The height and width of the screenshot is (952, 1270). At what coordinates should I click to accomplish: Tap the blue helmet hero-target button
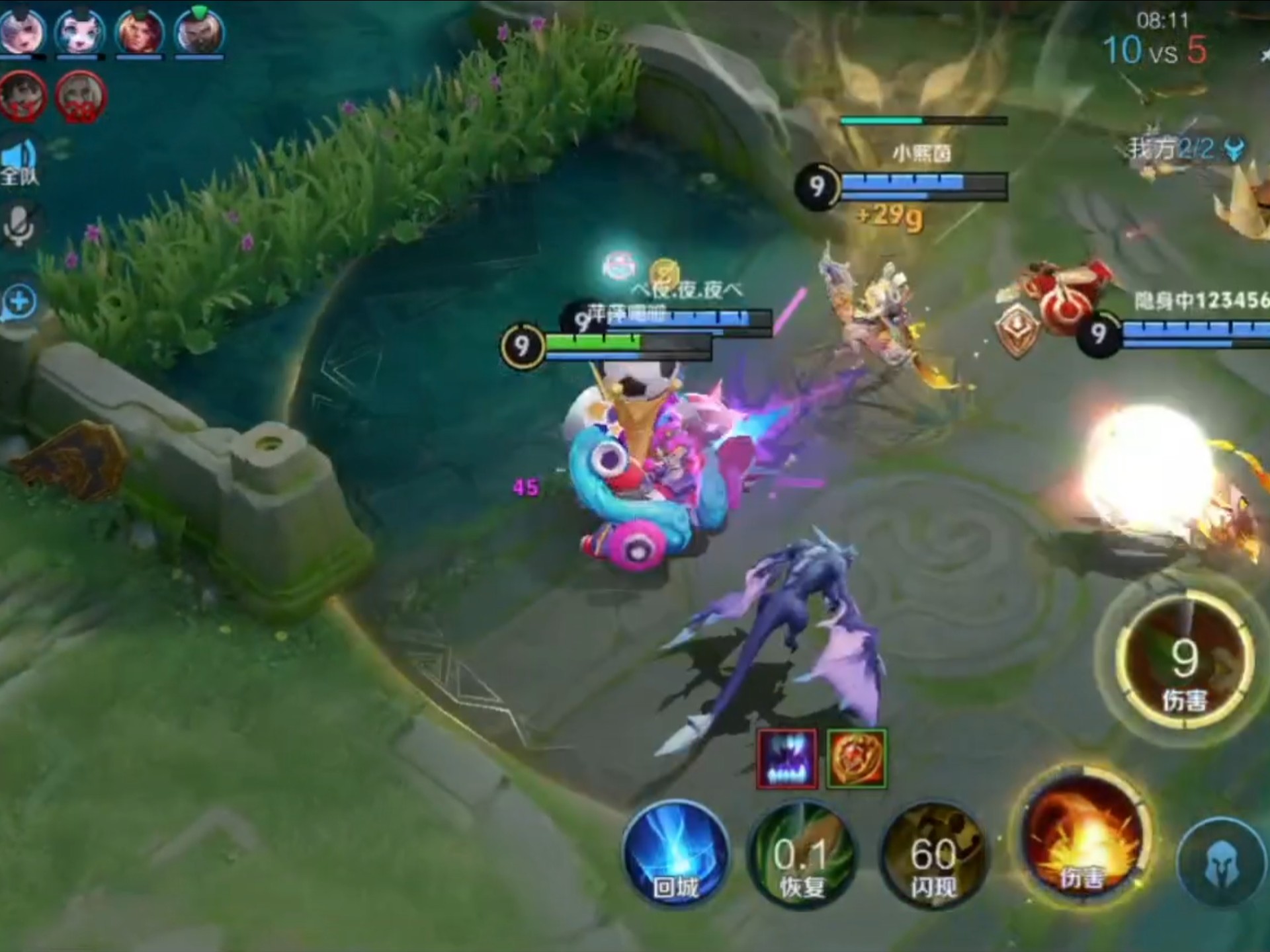[x=1221, y=863]
